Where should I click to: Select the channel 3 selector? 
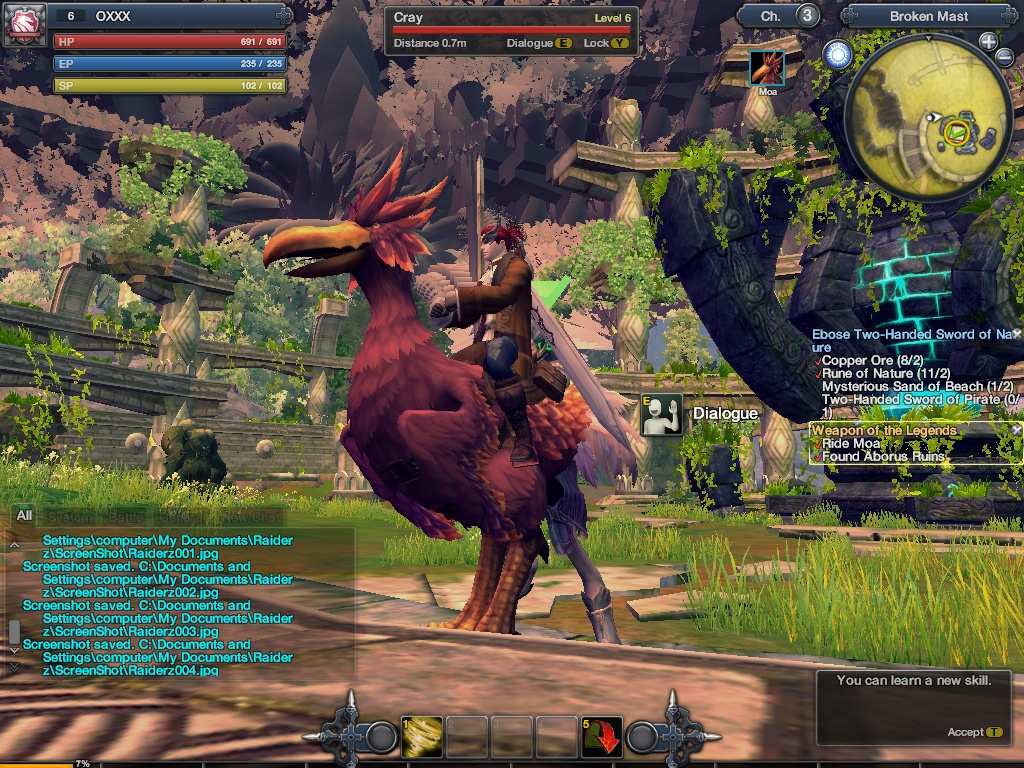click(x=807, y=16)
